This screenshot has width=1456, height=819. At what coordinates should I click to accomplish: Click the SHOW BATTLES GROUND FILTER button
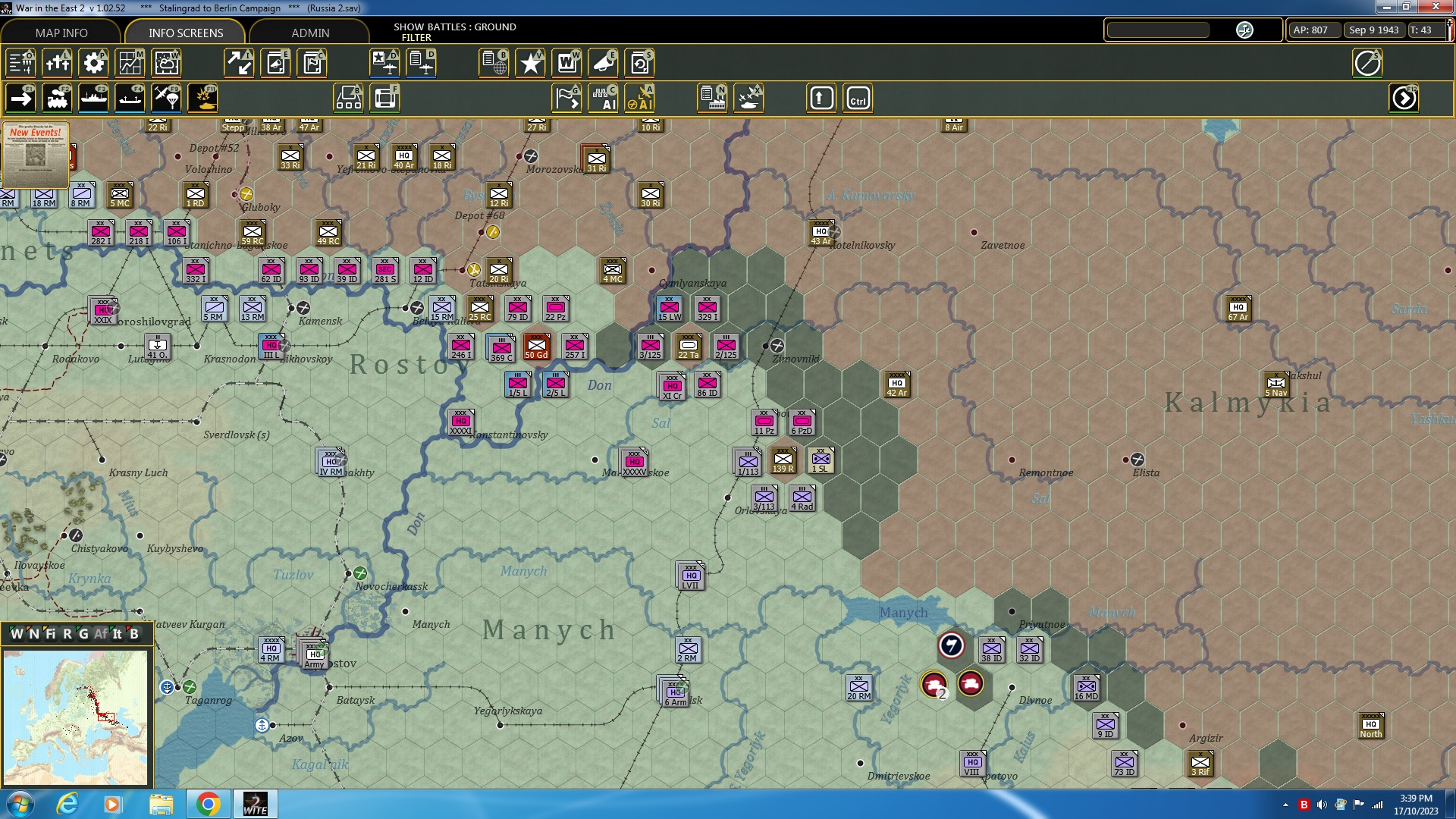point(453,31)
